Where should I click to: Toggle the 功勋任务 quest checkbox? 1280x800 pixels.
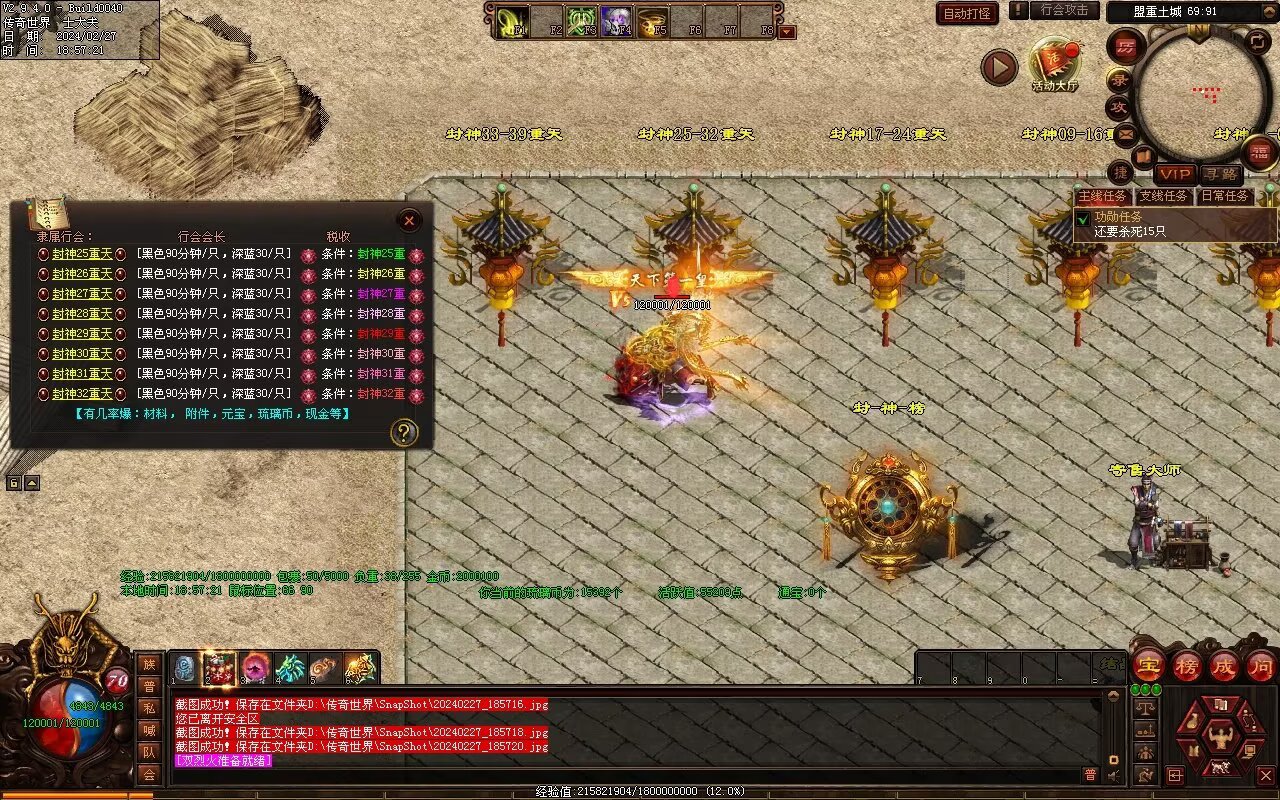(1082, 217)
